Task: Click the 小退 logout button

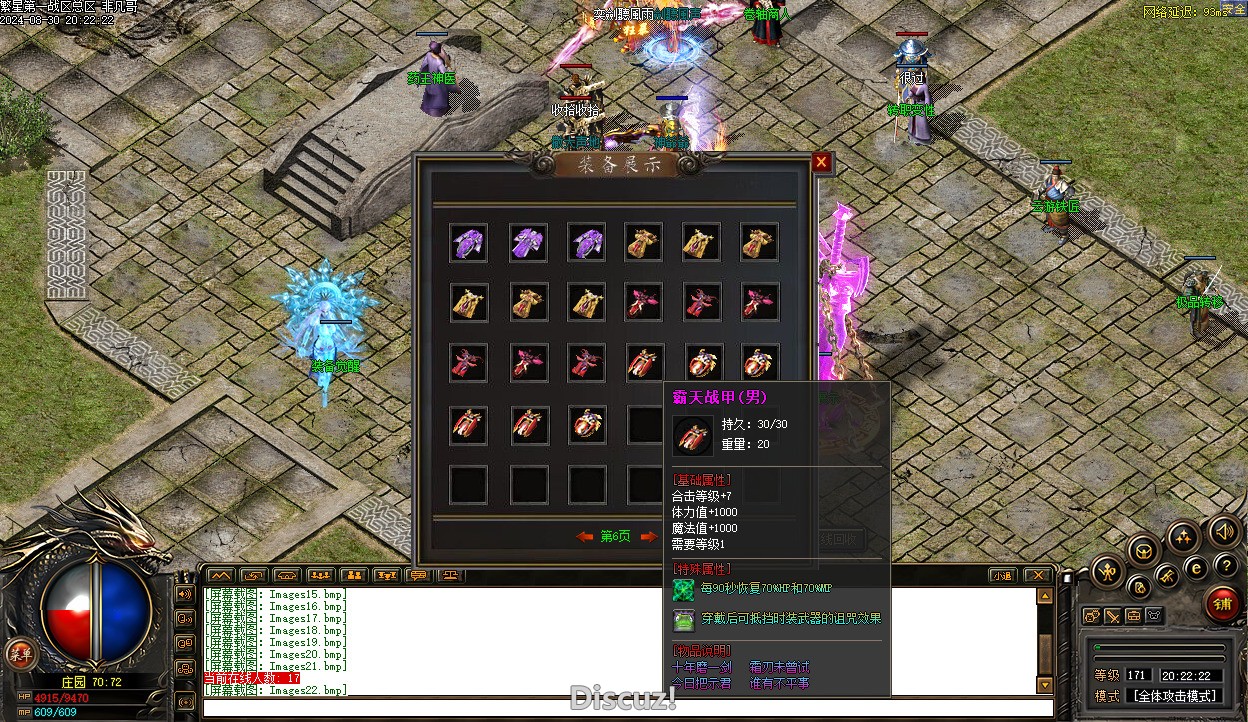Action: click(x=1001, y=575)
